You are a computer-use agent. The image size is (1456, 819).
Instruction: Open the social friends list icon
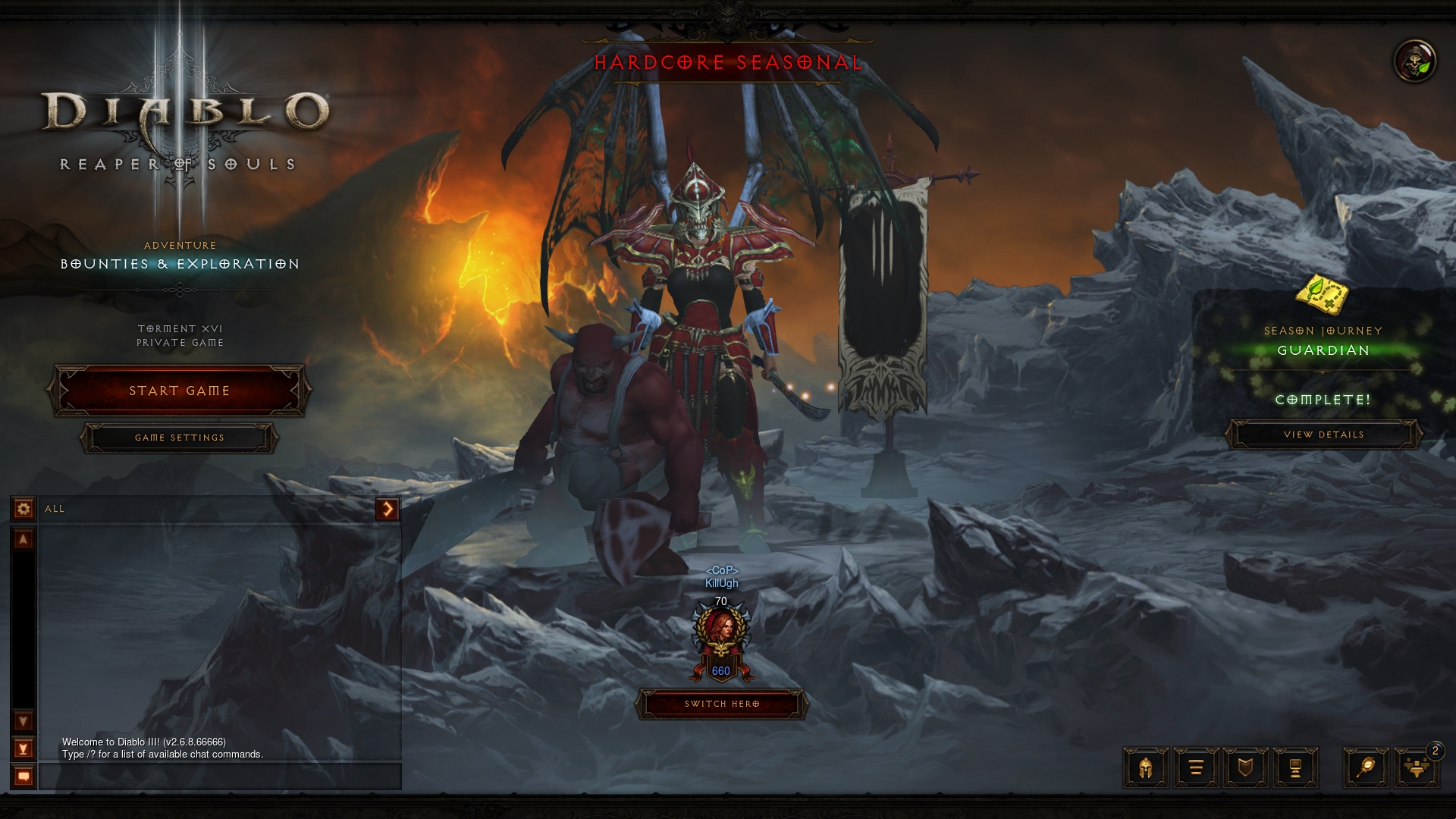point(1416,768)
